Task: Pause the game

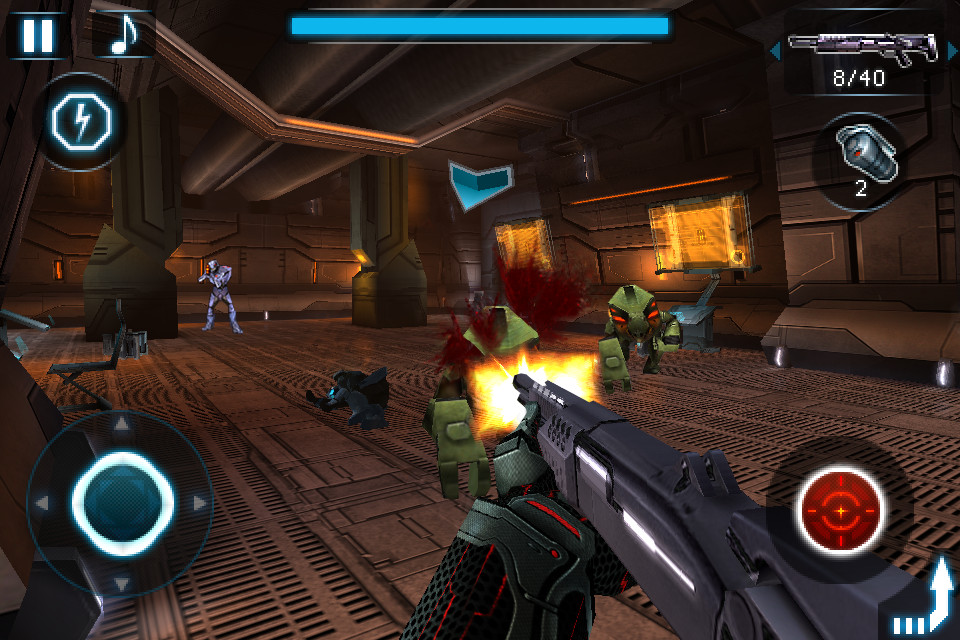Action: 37,35
